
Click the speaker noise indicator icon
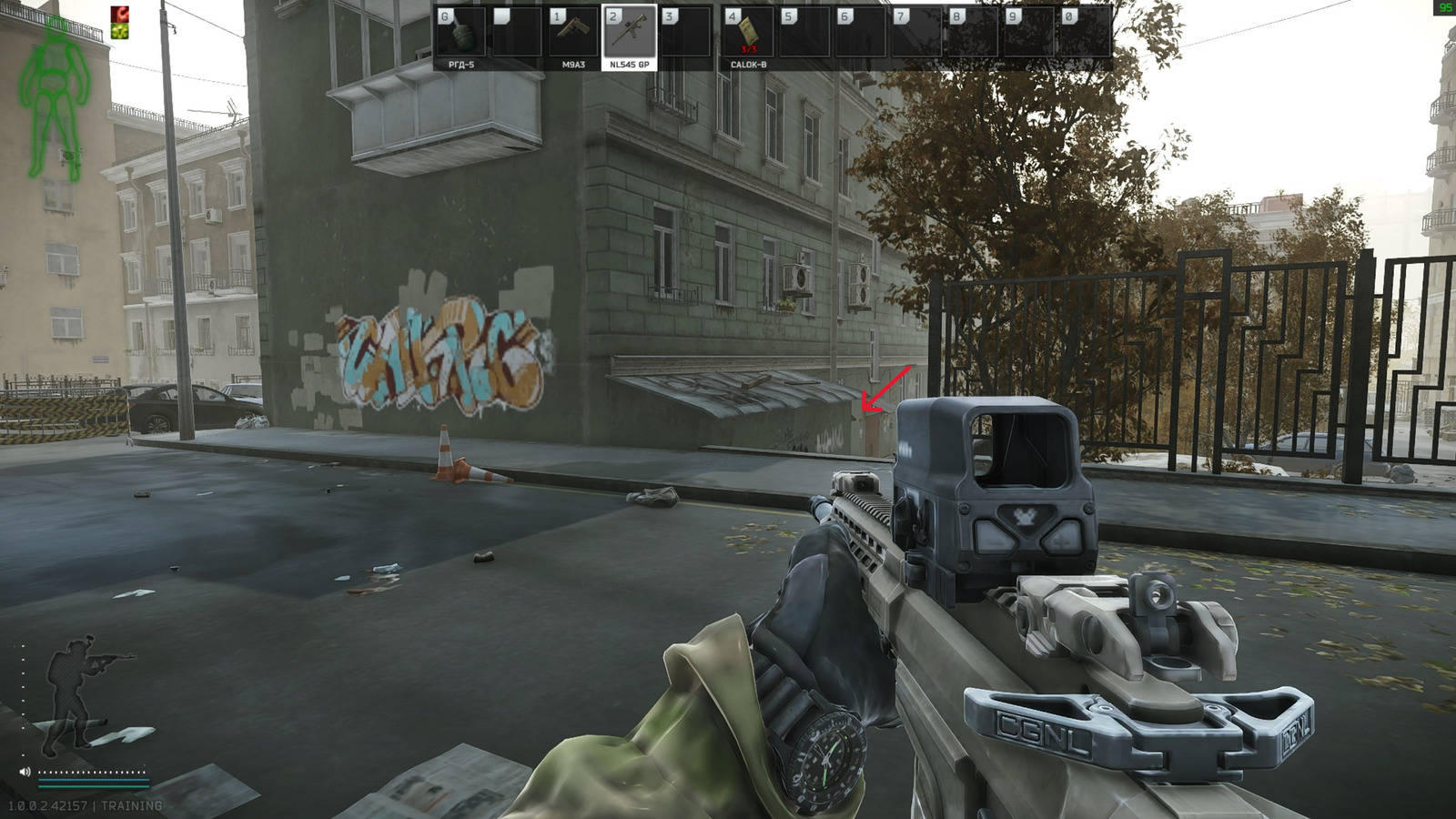tap(25, 772)
